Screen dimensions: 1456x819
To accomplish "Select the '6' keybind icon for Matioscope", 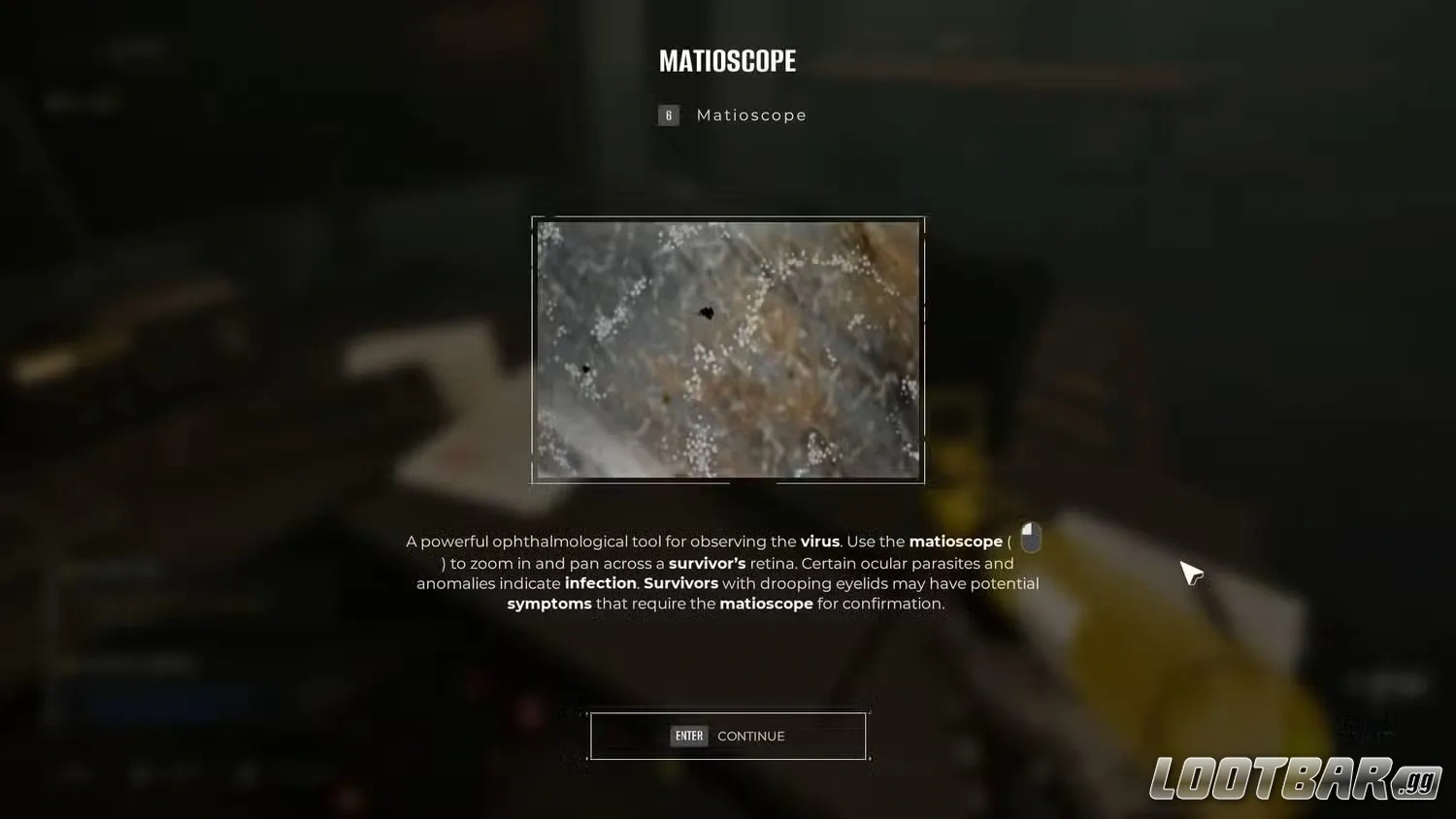I will click(668, 115).
